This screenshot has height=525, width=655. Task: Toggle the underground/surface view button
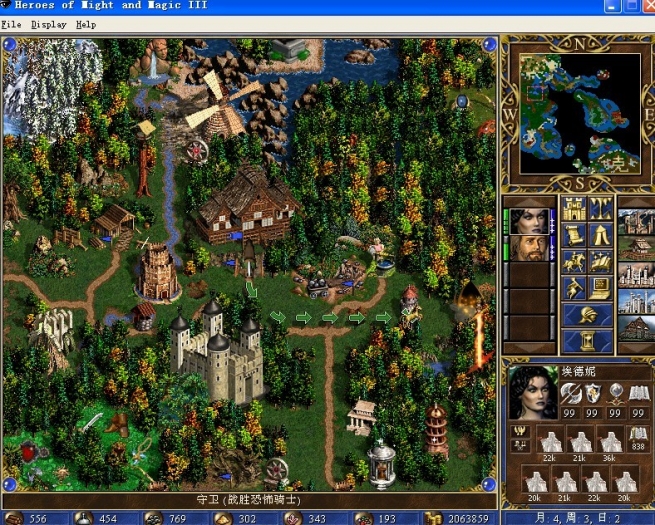coord(601,209)
